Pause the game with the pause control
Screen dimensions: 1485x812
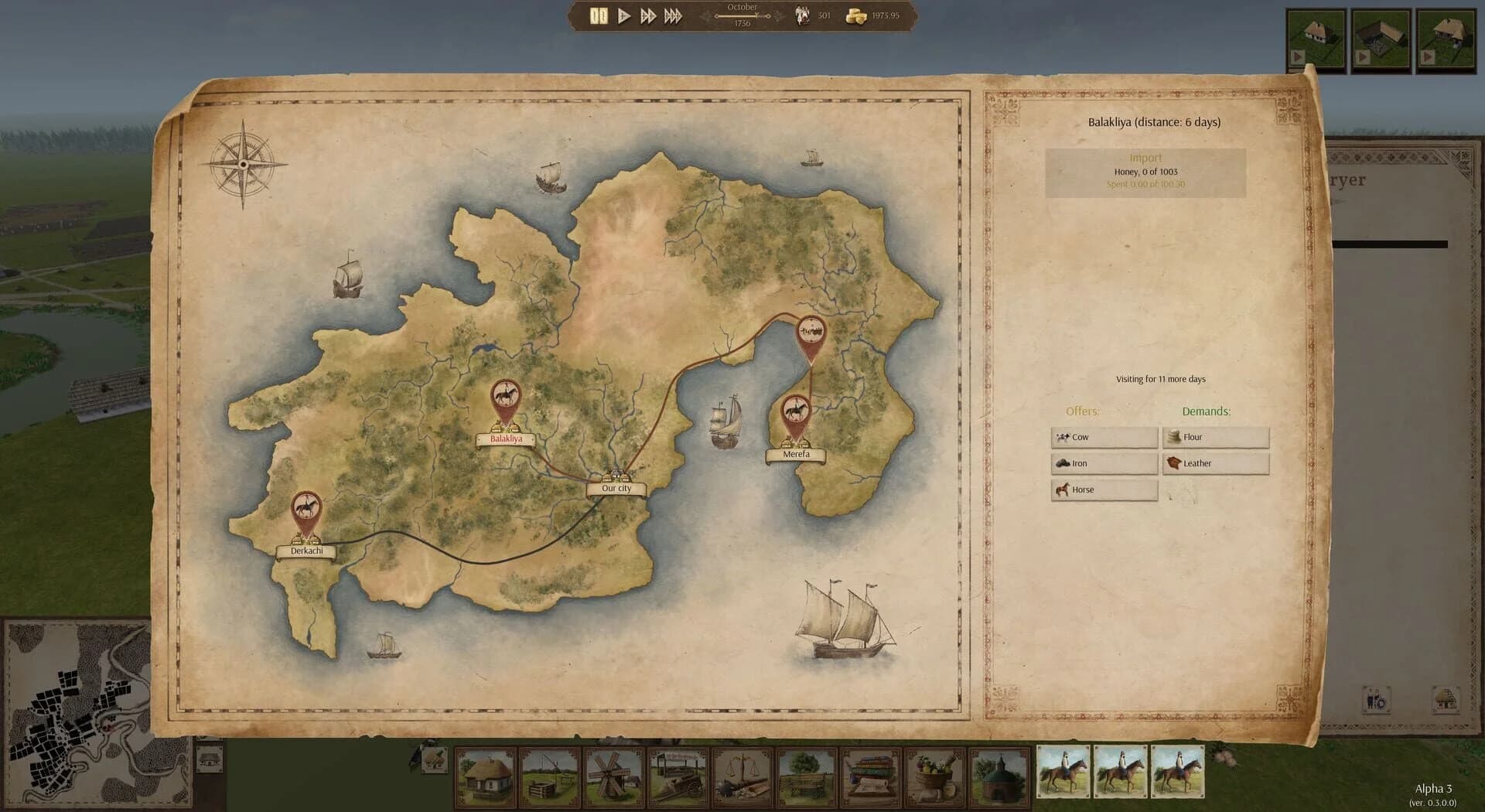pos(597,15)
